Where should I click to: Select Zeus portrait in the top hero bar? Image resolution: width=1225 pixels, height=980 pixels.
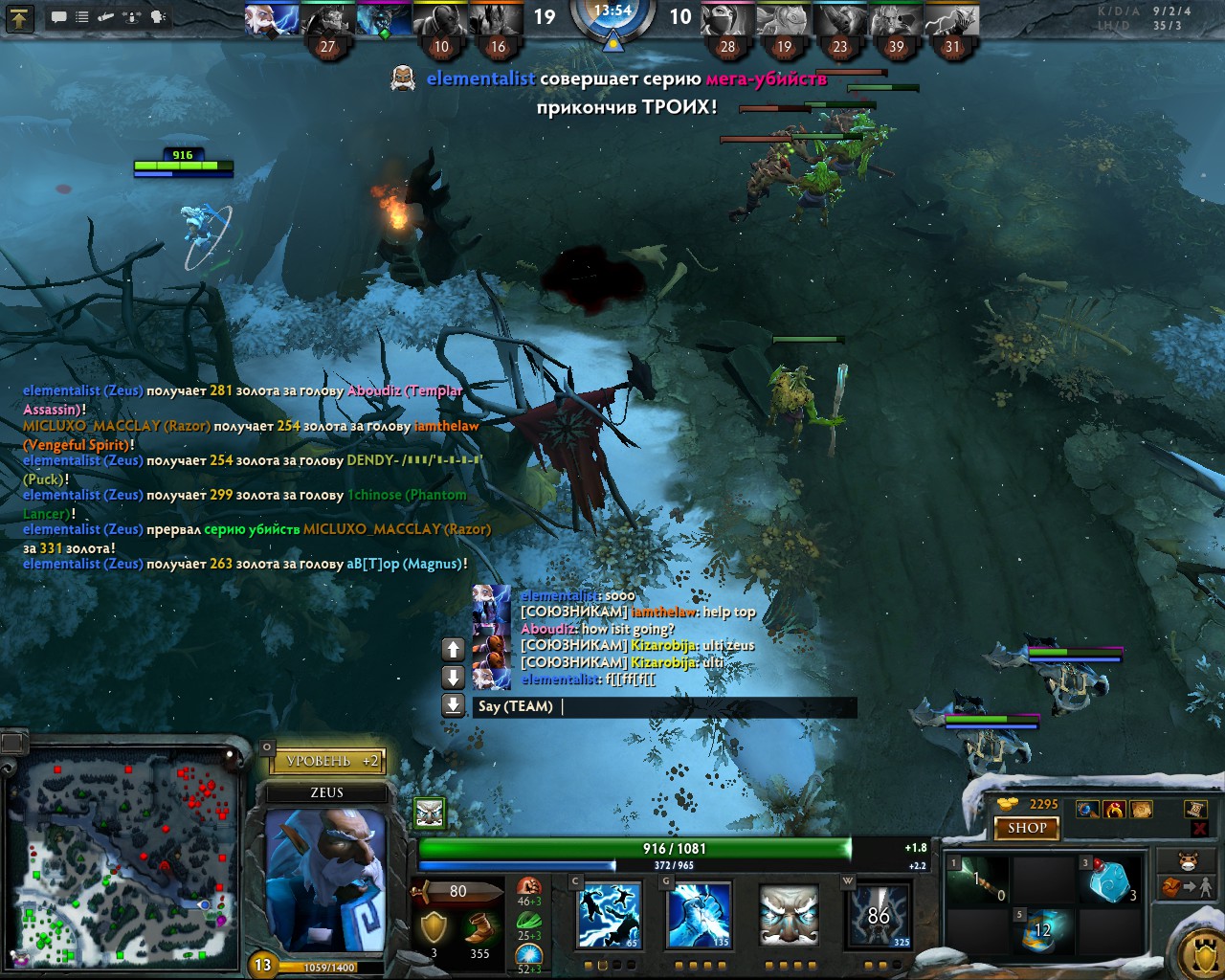(x=272, y=19)
